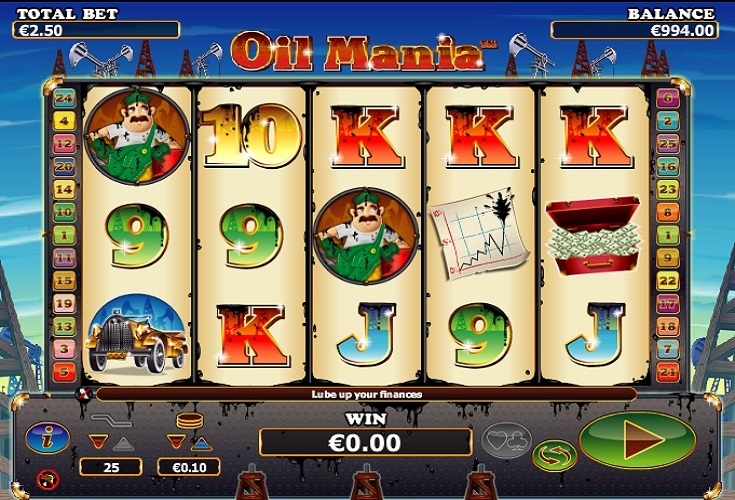The image size is (735, 500).
Task: Start autoplay with the circular arrows button
Action: tap(554, 456)
